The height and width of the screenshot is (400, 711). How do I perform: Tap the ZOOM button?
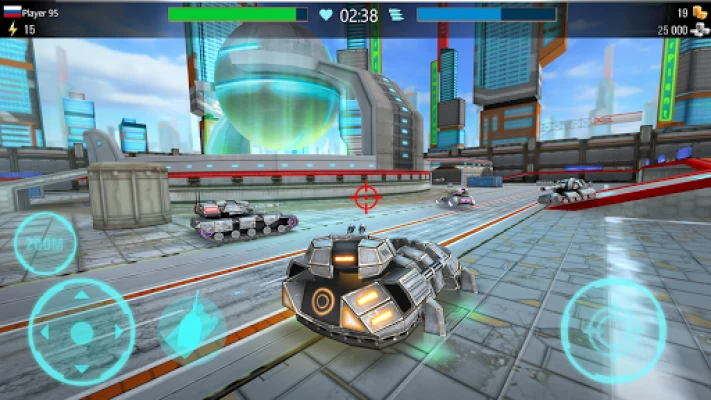pos(45,243)
